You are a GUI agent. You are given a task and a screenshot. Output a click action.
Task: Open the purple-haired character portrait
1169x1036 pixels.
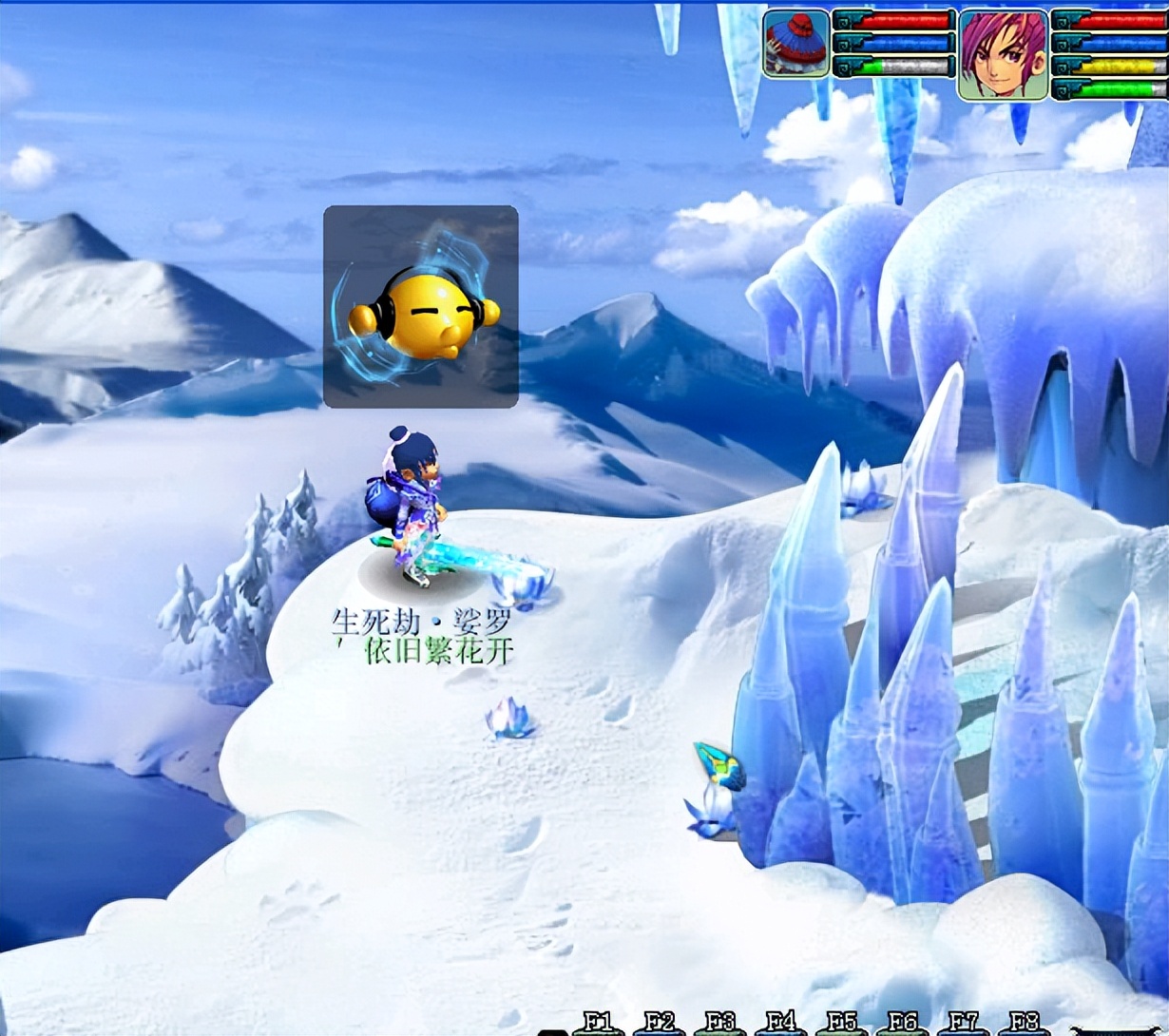(1002, 54)
